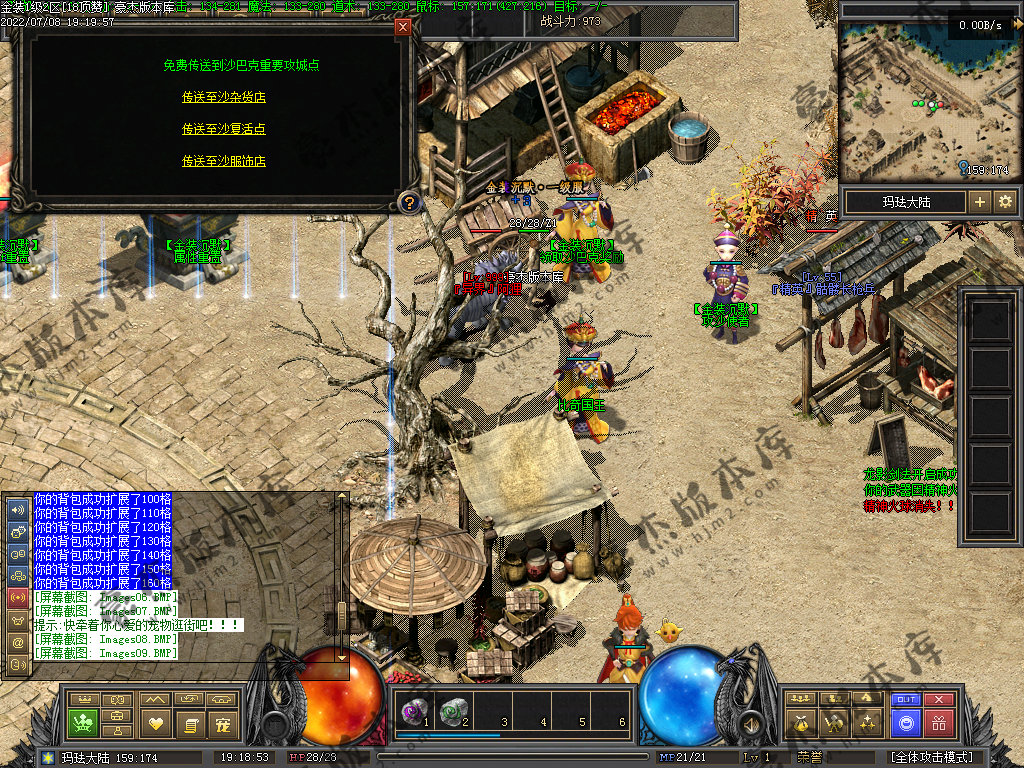
Task: Click the minimap in the corner
Action: pos(926,100)
